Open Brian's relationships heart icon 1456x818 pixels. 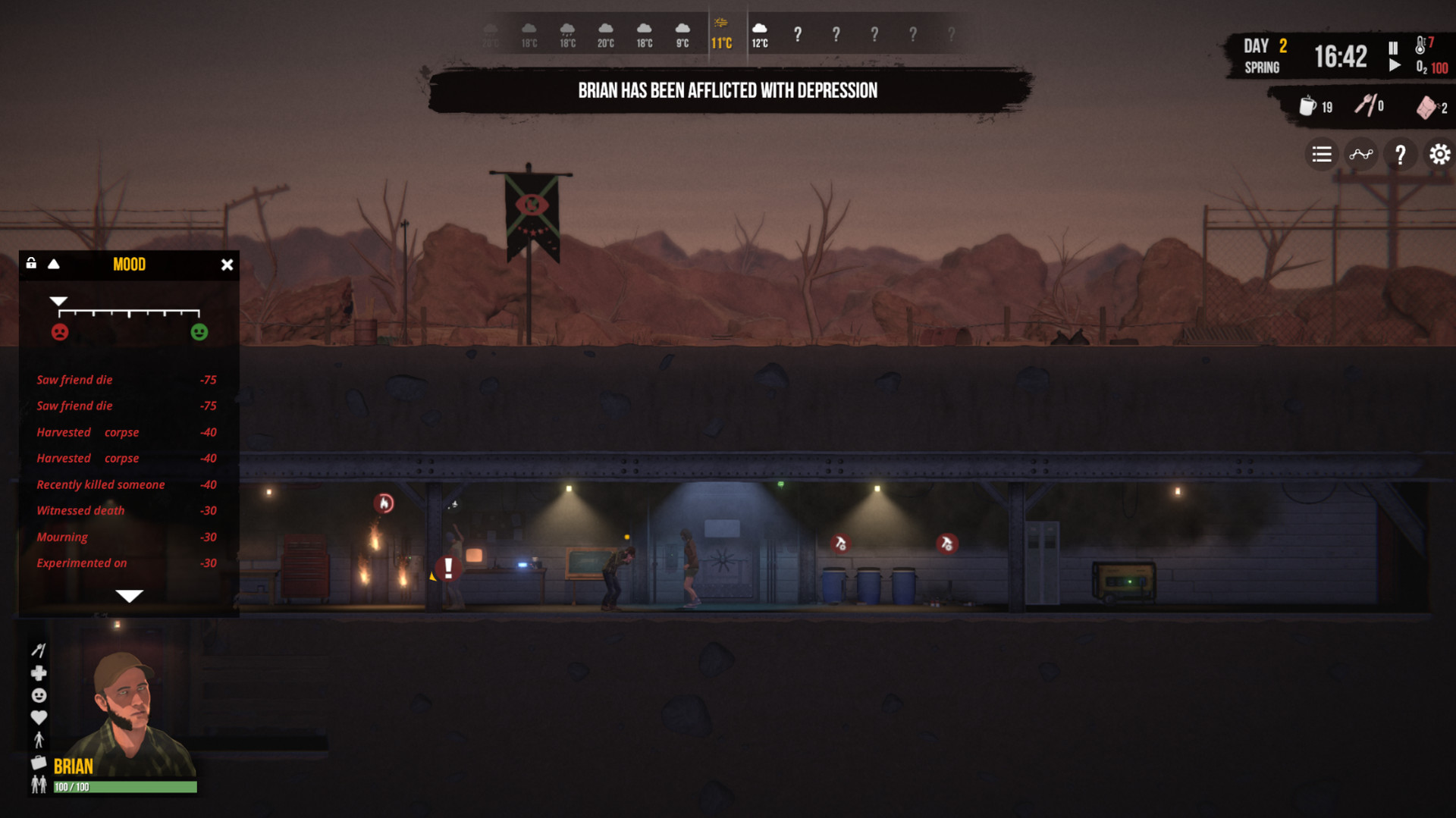tap(39, 717)
